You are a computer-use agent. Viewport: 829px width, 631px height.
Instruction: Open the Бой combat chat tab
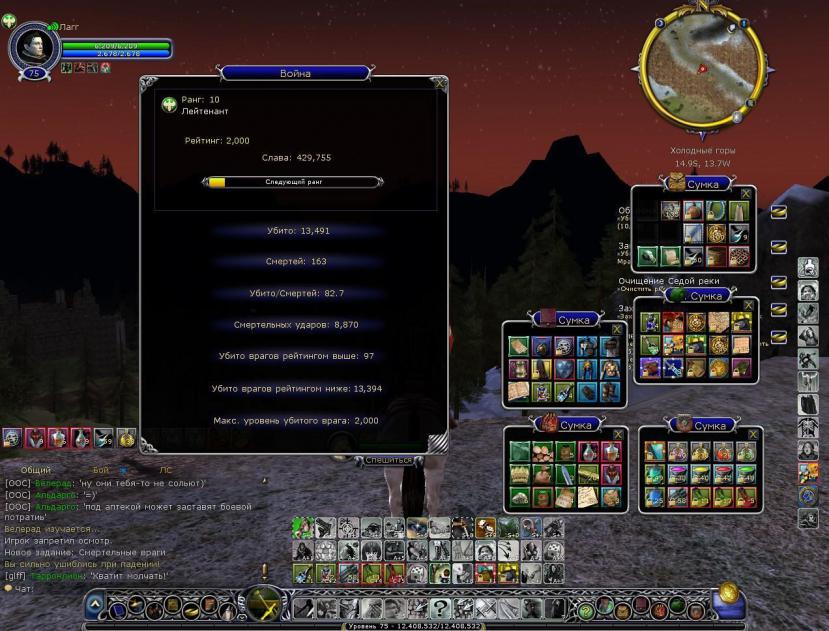(102, 469)
